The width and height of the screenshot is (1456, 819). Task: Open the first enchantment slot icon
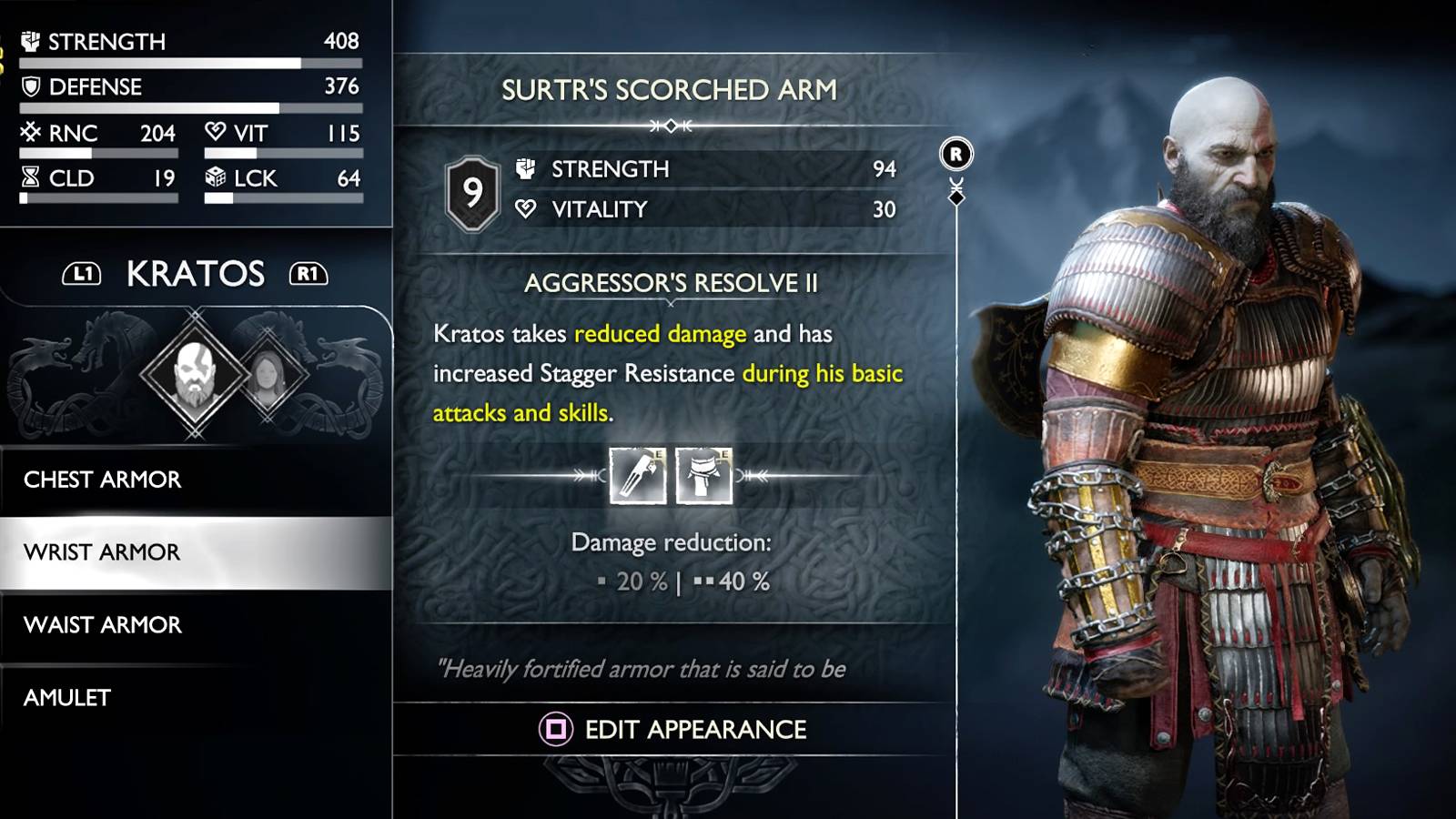click(x=638, y=474)
